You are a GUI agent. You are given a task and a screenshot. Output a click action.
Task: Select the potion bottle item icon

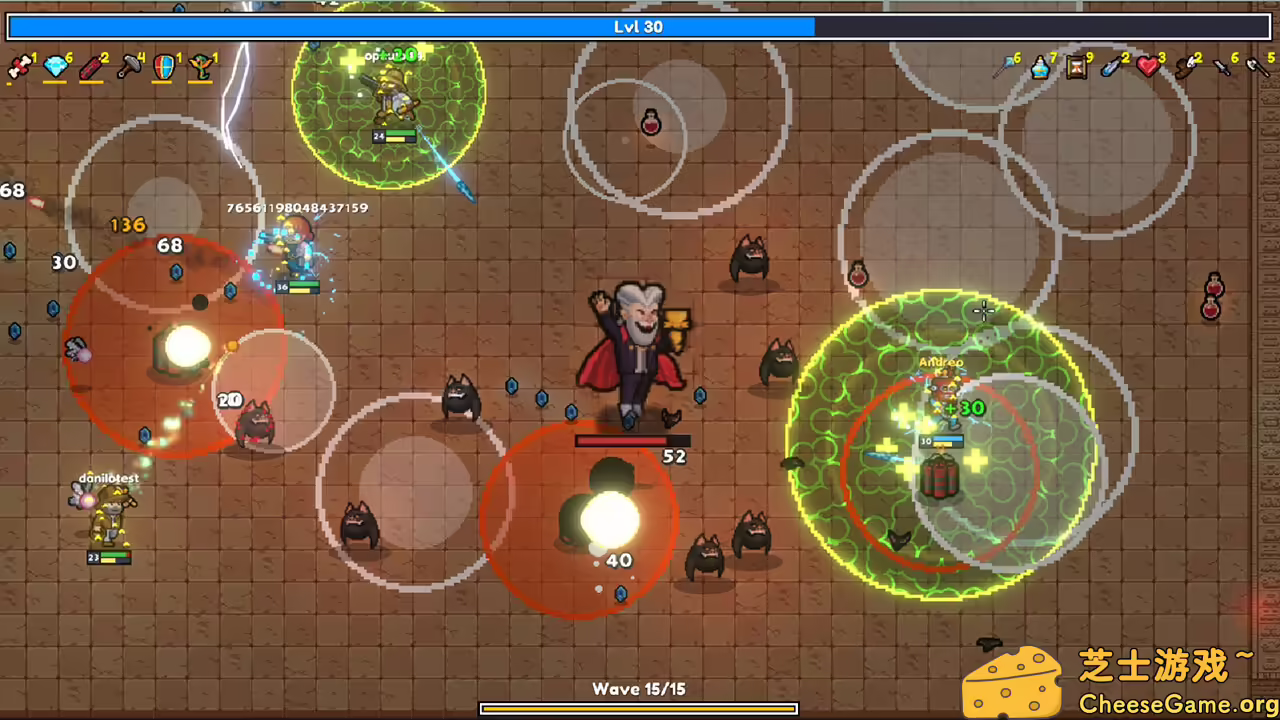tap(1040, 68)
